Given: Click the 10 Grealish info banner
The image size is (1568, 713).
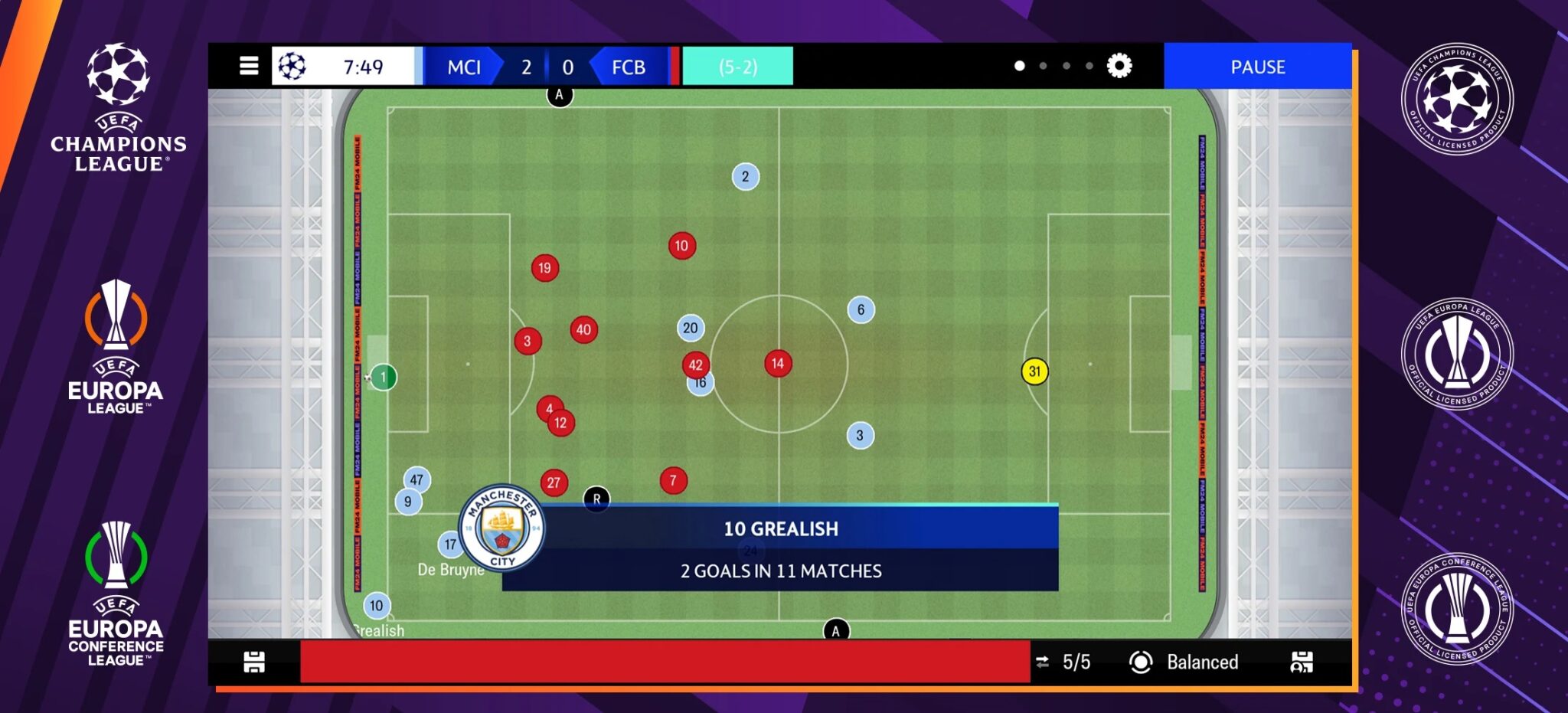Looking at the screenshot, I should (780, 528).
